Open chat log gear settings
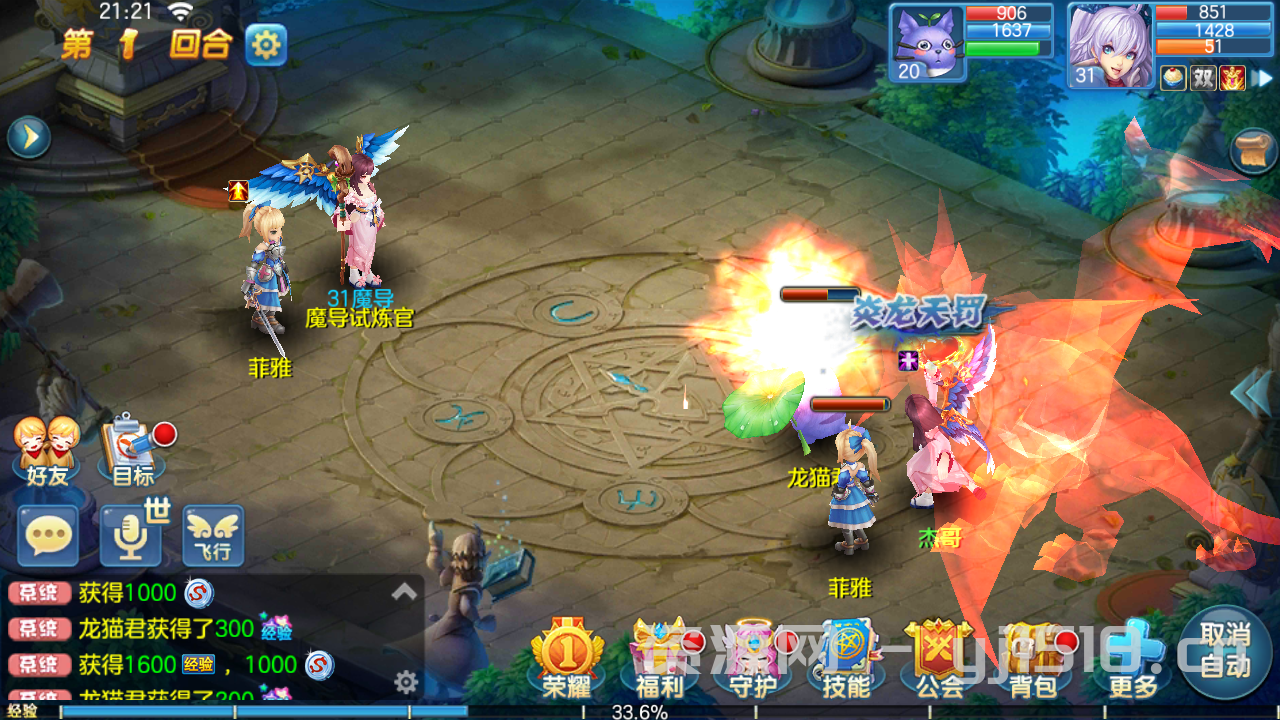This screenshot has width=1280, height=720. pyautogui.click(x=405, y=683)
